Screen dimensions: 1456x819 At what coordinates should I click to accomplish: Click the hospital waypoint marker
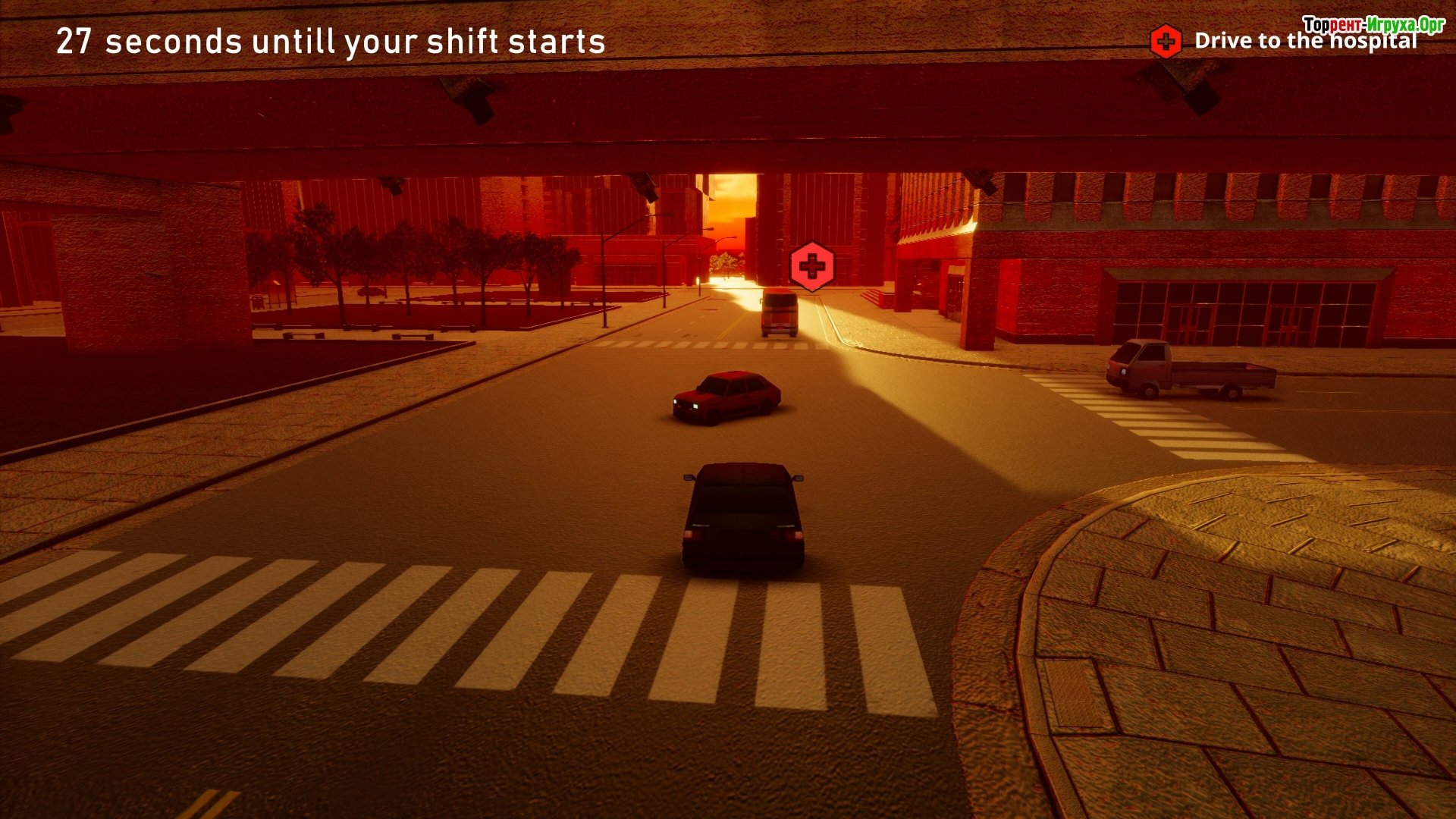pyautogui.click(x=811, y=266)
